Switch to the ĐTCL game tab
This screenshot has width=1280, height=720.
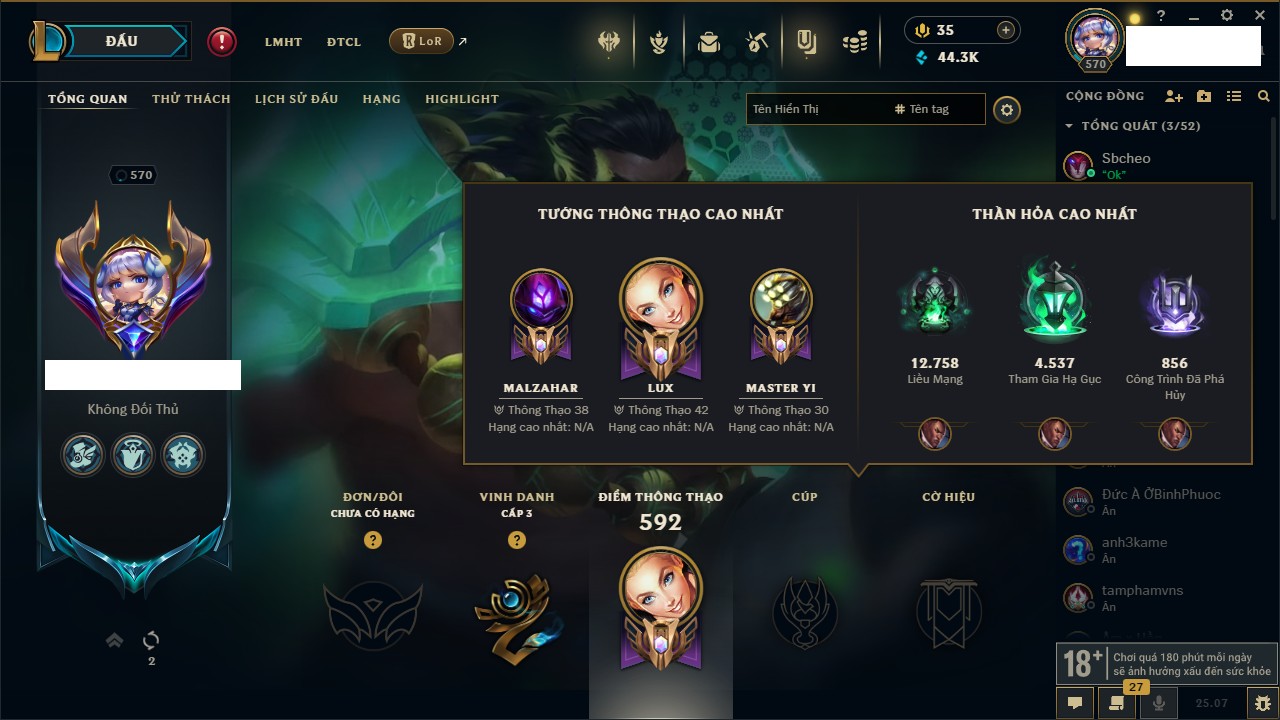344,42
